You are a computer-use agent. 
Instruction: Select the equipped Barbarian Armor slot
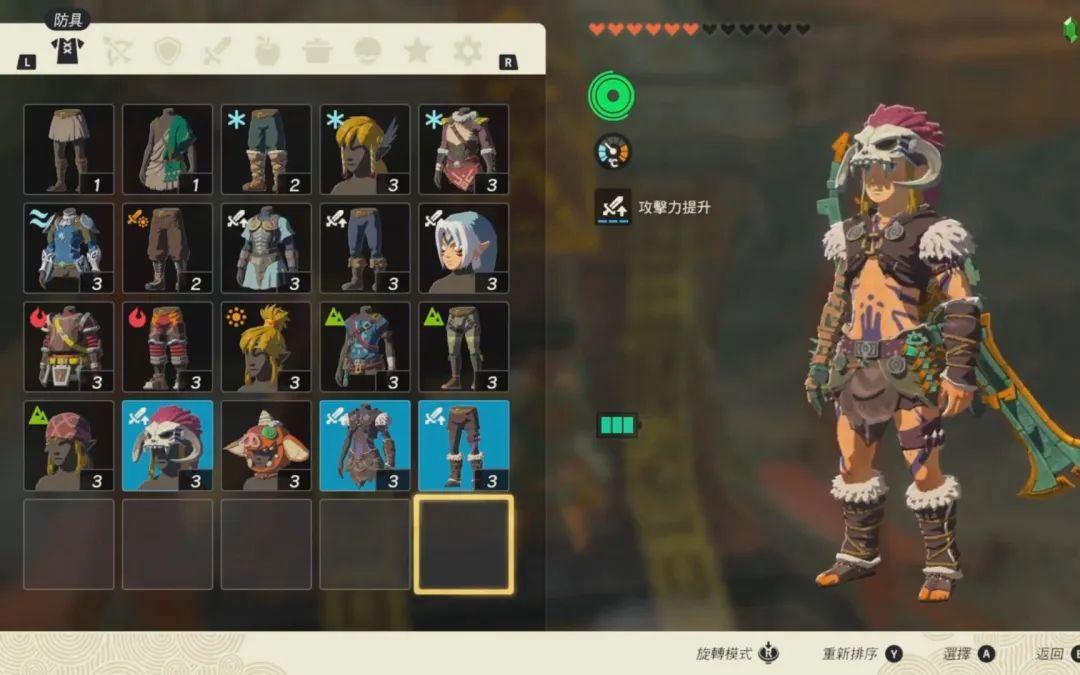[x=365, y=446]
